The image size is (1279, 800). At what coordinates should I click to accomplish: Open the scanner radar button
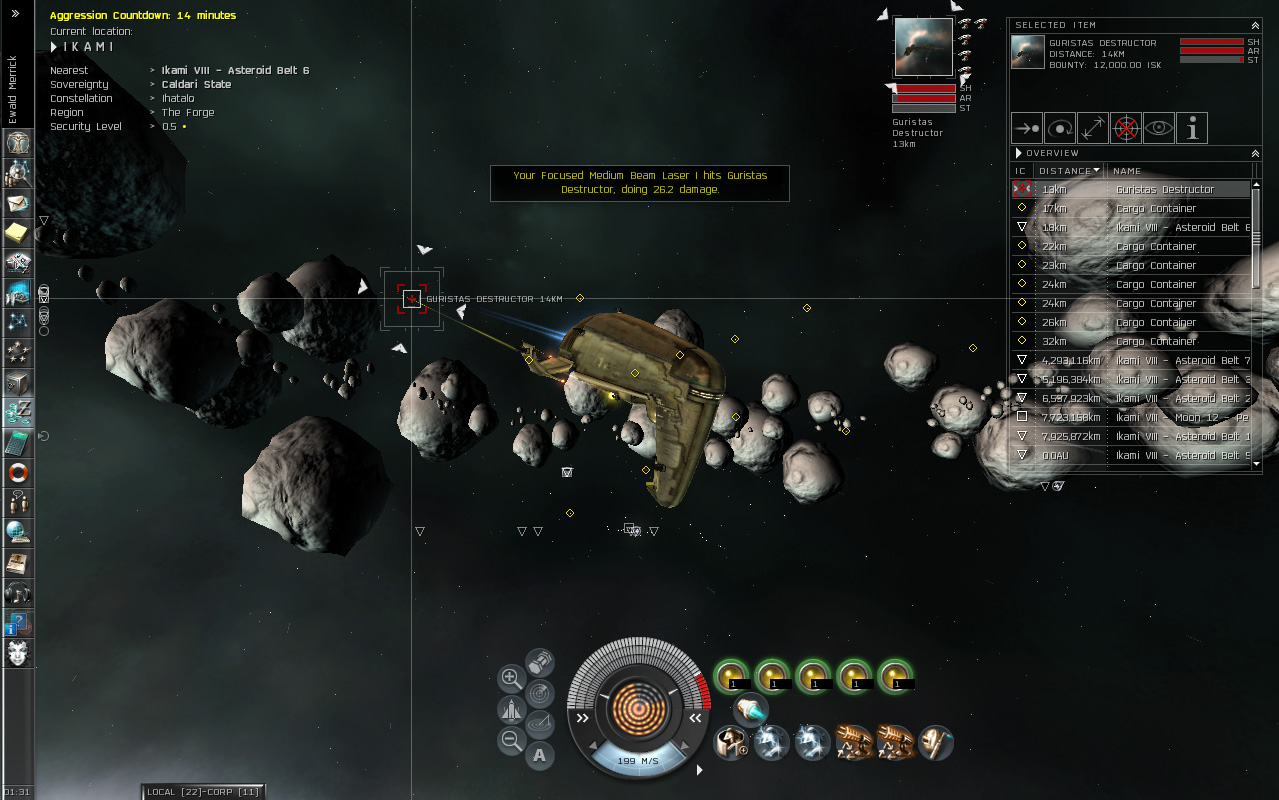[x=540, y=691]
